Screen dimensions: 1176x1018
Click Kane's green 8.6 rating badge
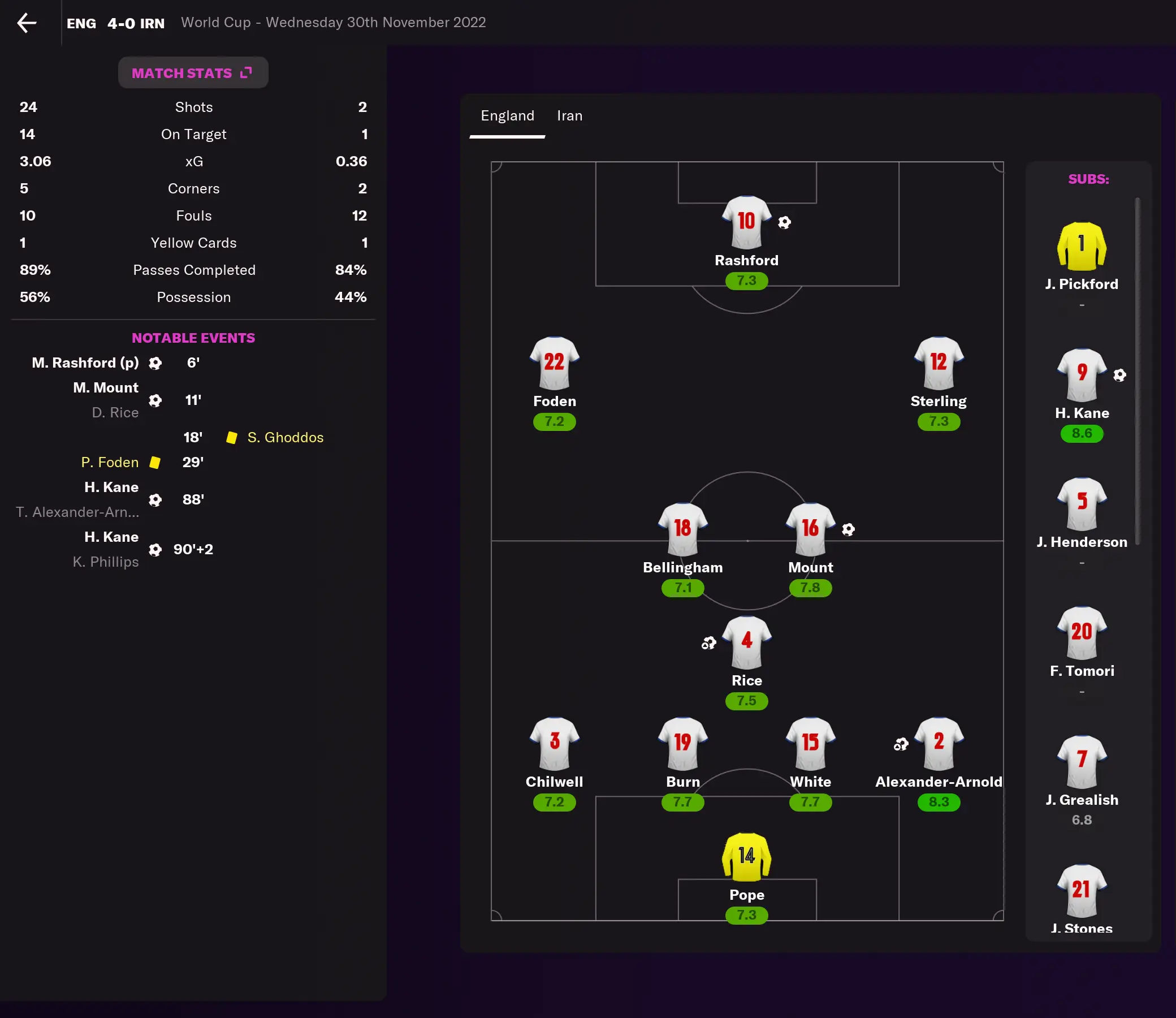pyautogui.click(x=1081, y=433)
